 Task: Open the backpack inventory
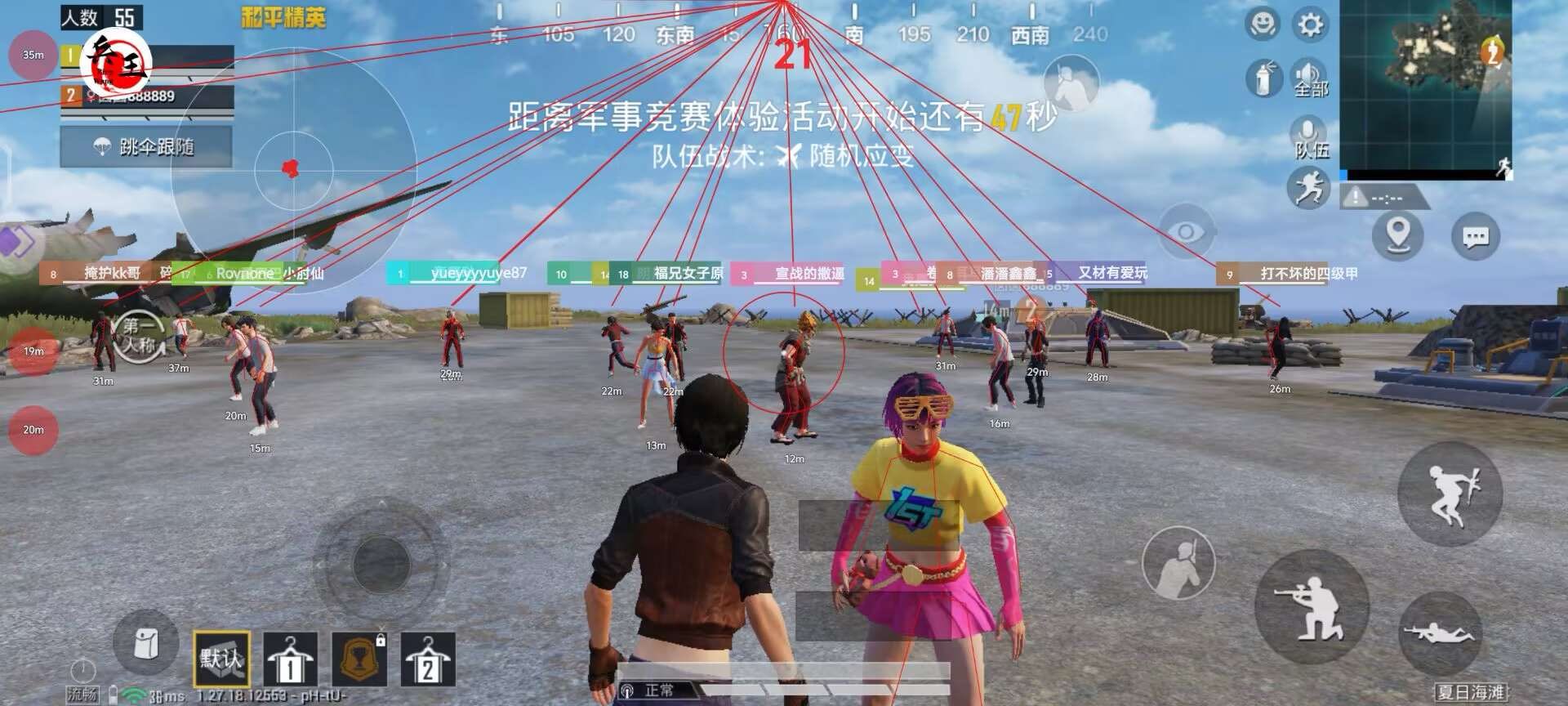pyautogui.click(x=144, y=646)
